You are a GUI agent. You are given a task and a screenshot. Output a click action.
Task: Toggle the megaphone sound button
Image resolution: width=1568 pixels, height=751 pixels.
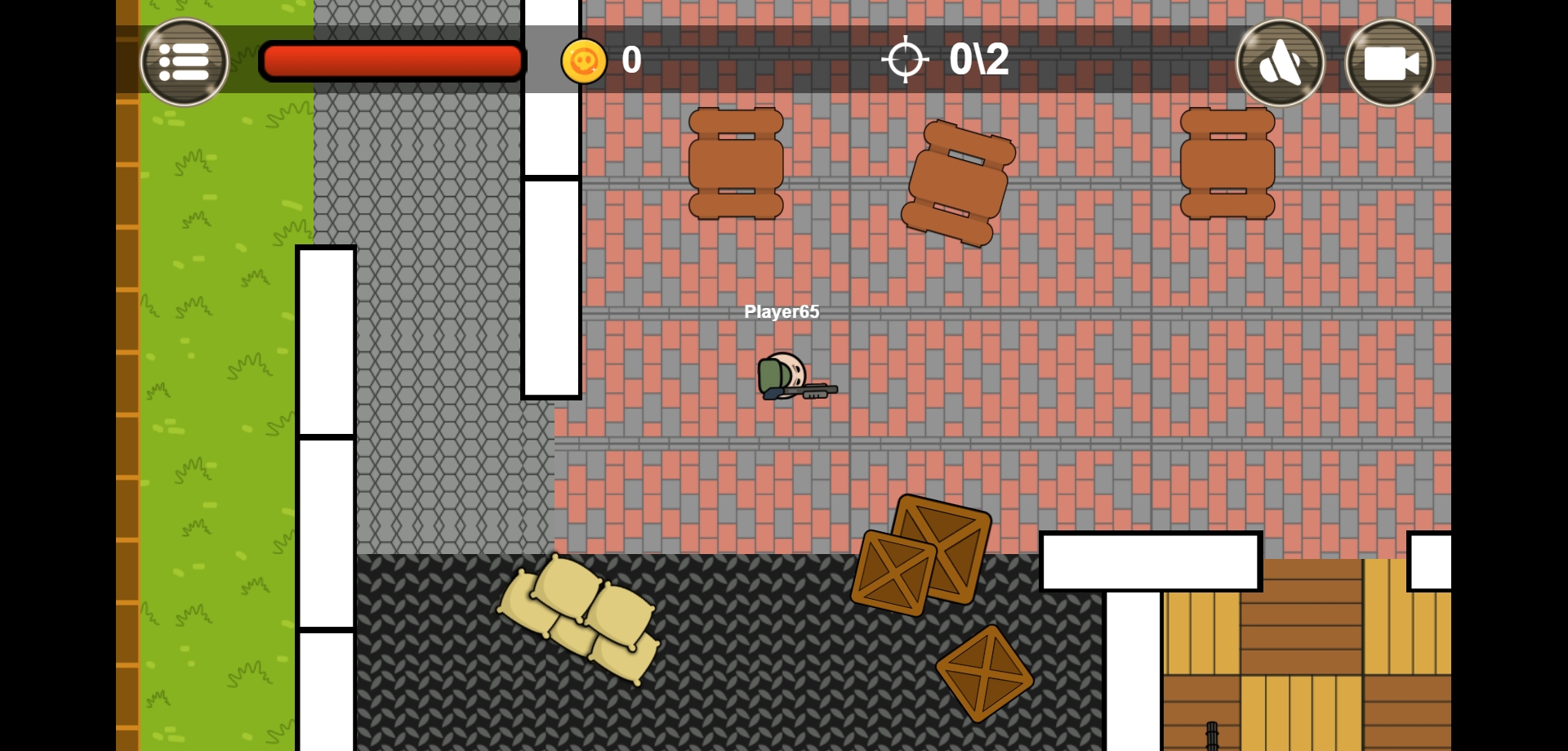pos(1280,63)
